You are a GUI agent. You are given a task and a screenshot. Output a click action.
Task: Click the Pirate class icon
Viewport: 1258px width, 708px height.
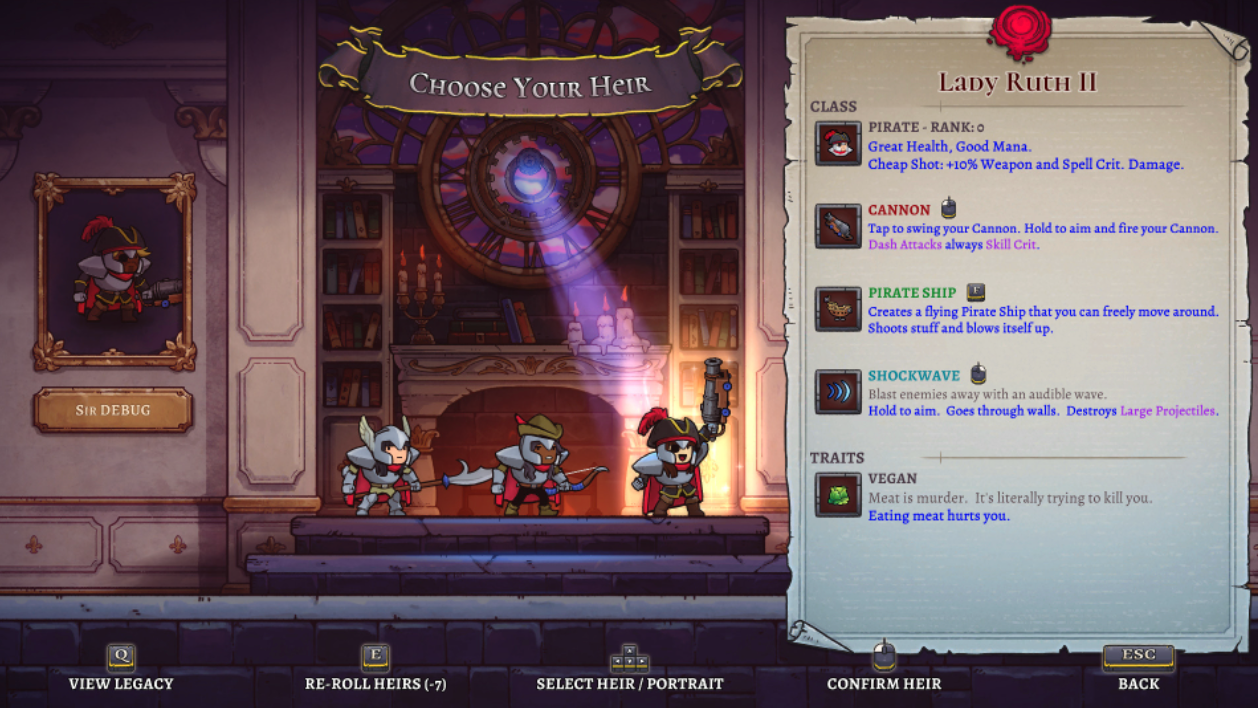pos(838,144)
